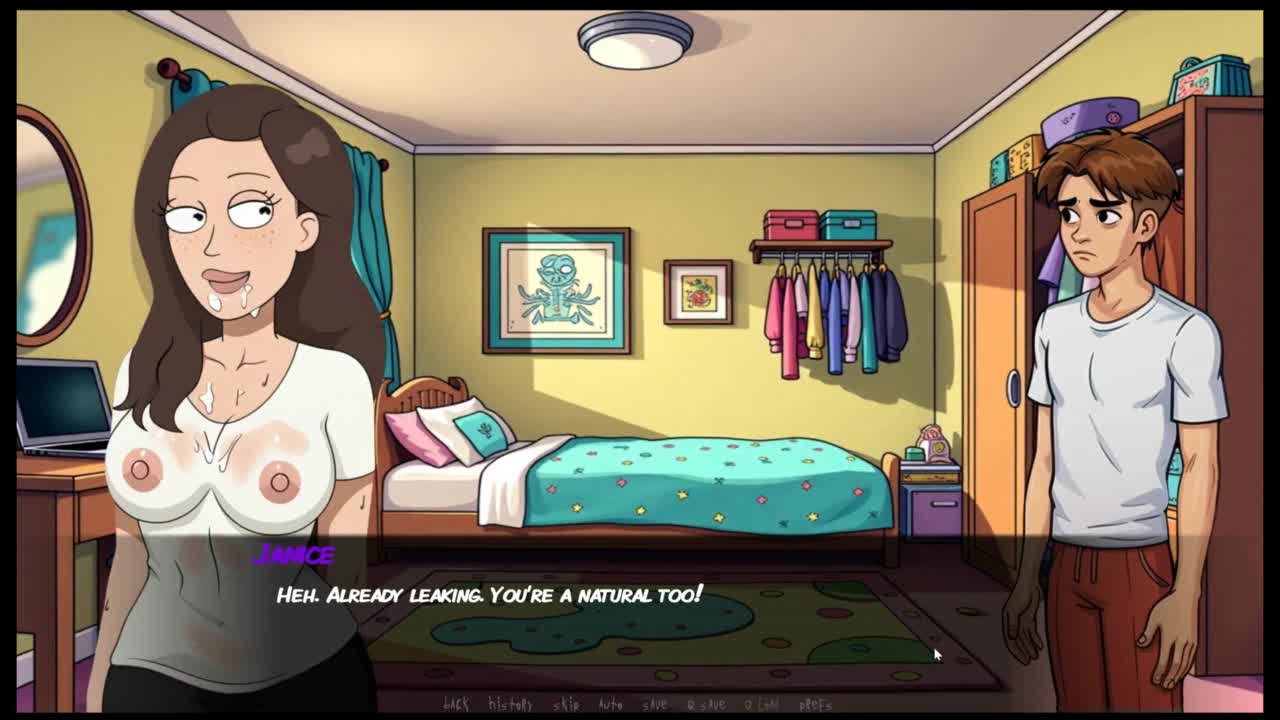This screenshot has width=1280, height=720.
Task: Open the Save menu
Action: [655, 705]
